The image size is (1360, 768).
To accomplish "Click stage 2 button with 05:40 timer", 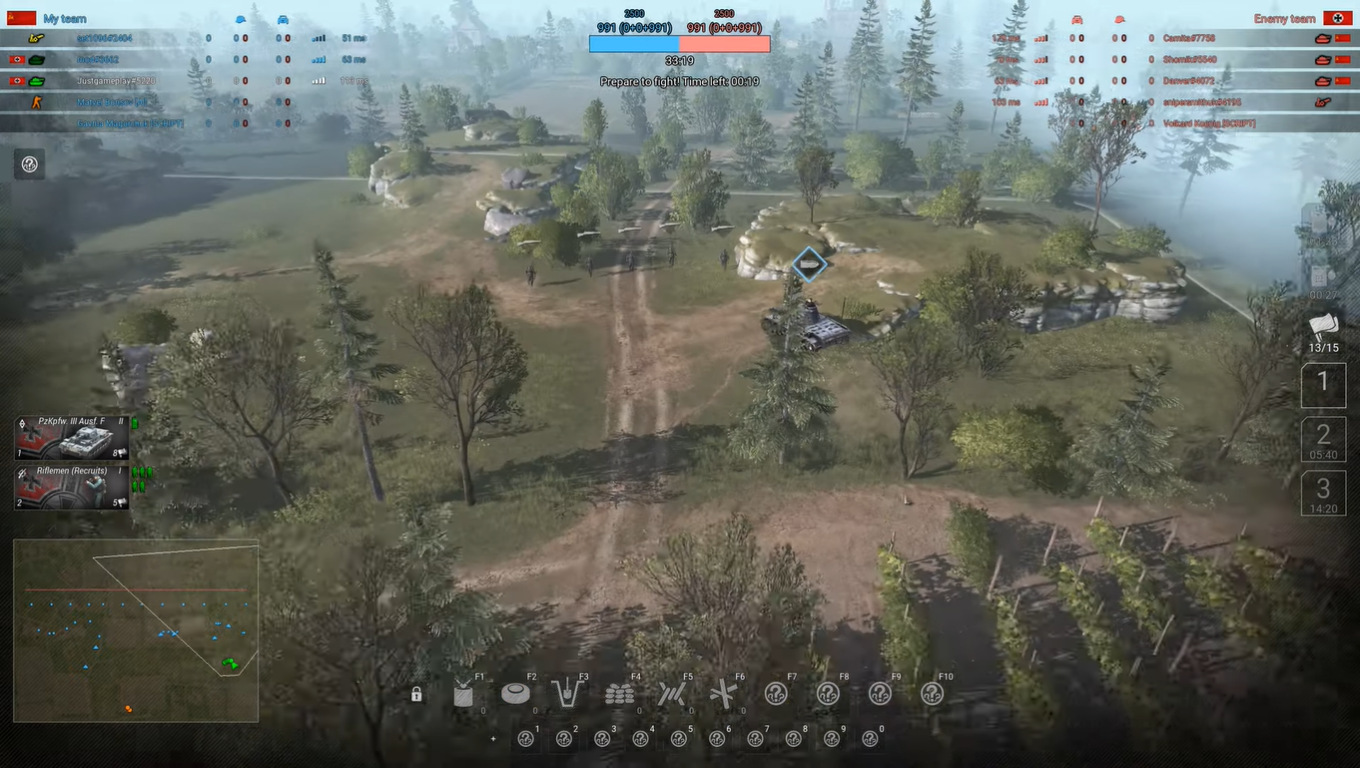I will pos(1322,440).
